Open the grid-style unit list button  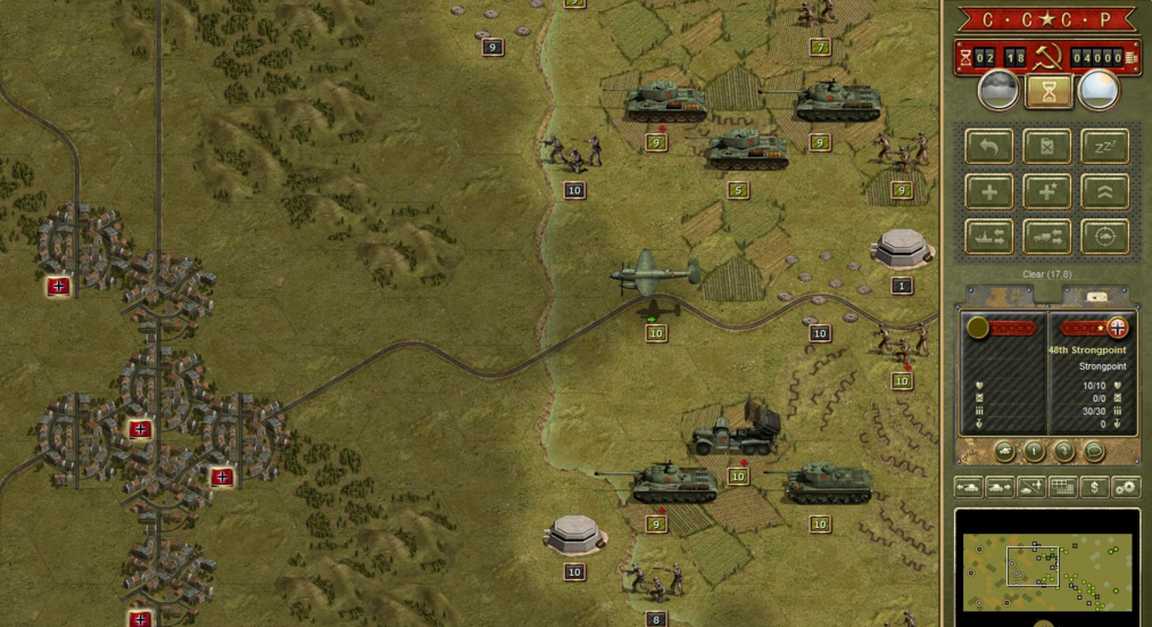pos(1063,487)
